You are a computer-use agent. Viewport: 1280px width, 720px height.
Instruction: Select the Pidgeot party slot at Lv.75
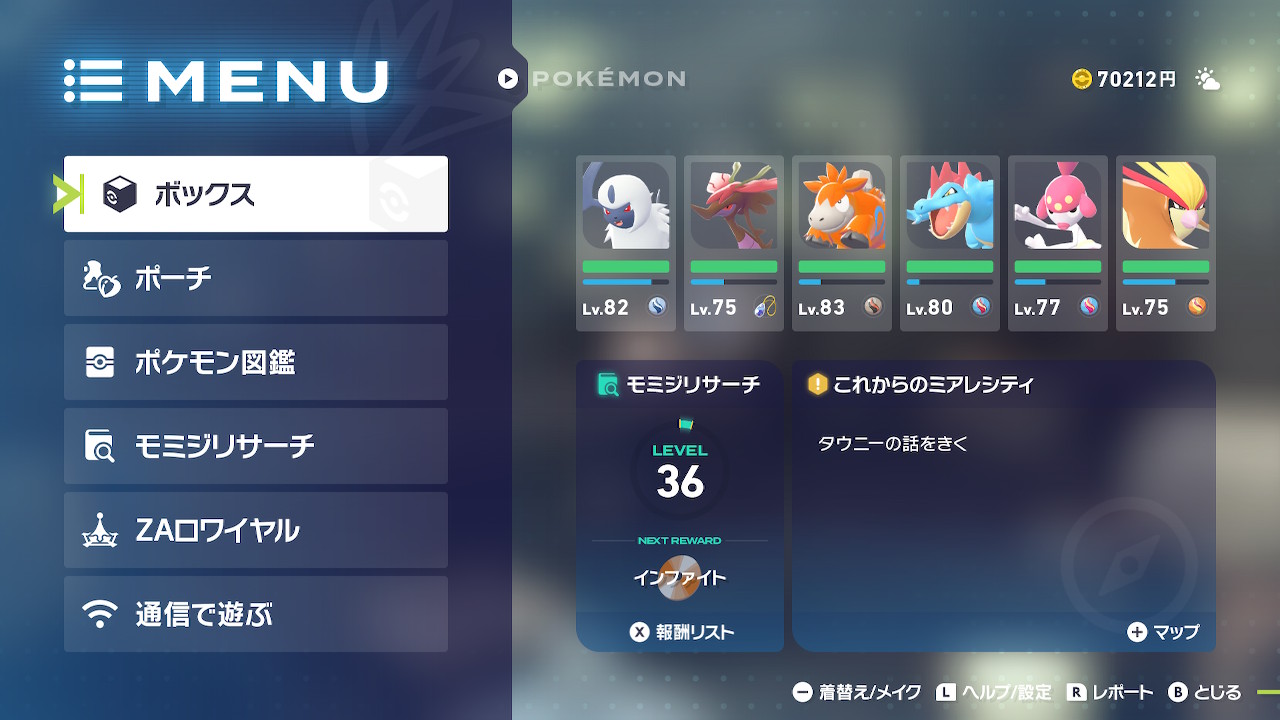pyautogui.click(x=1166, y=243)
